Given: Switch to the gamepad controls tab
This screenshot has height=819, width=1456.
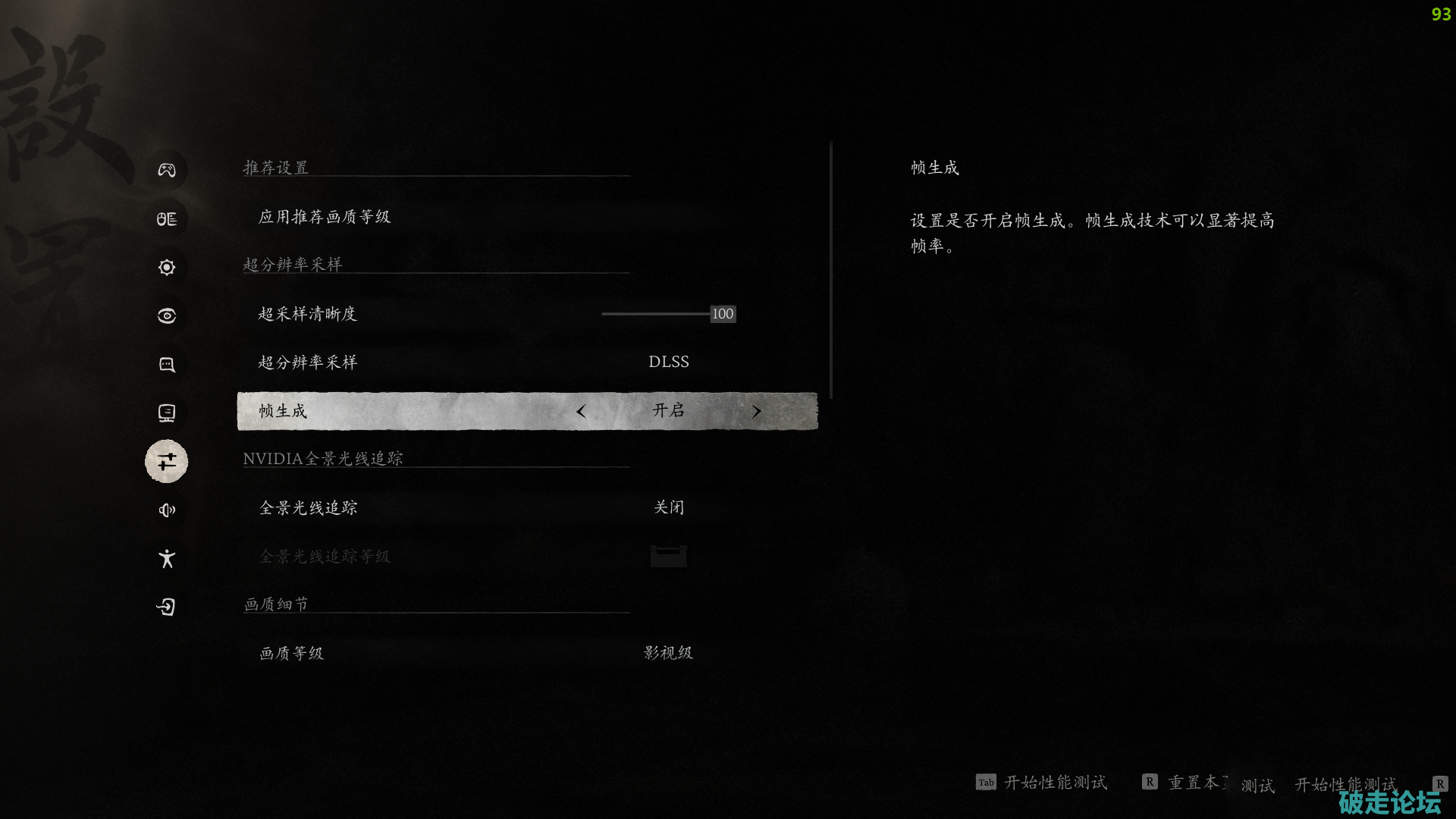Looking at the screenshot, I should click(x=167, y=170).
